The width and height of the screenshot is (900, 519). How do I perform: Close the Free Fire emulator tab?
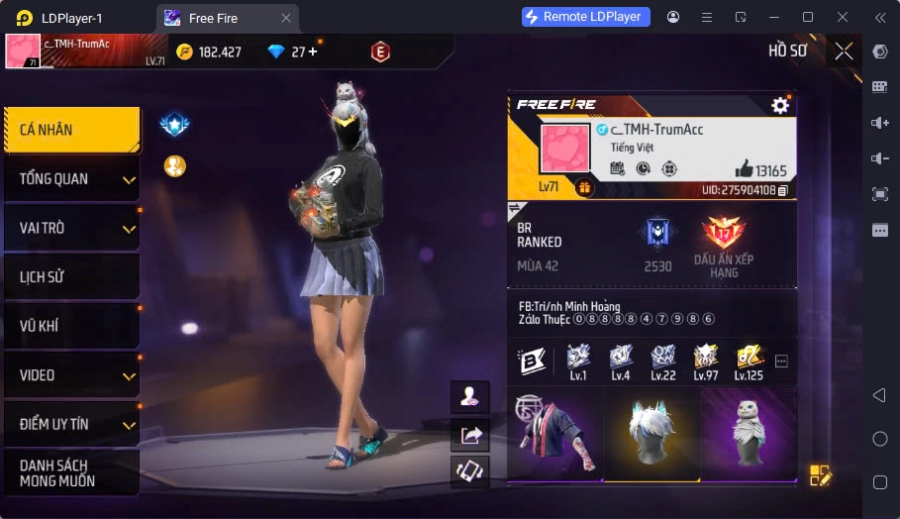[x=286, y=18]
